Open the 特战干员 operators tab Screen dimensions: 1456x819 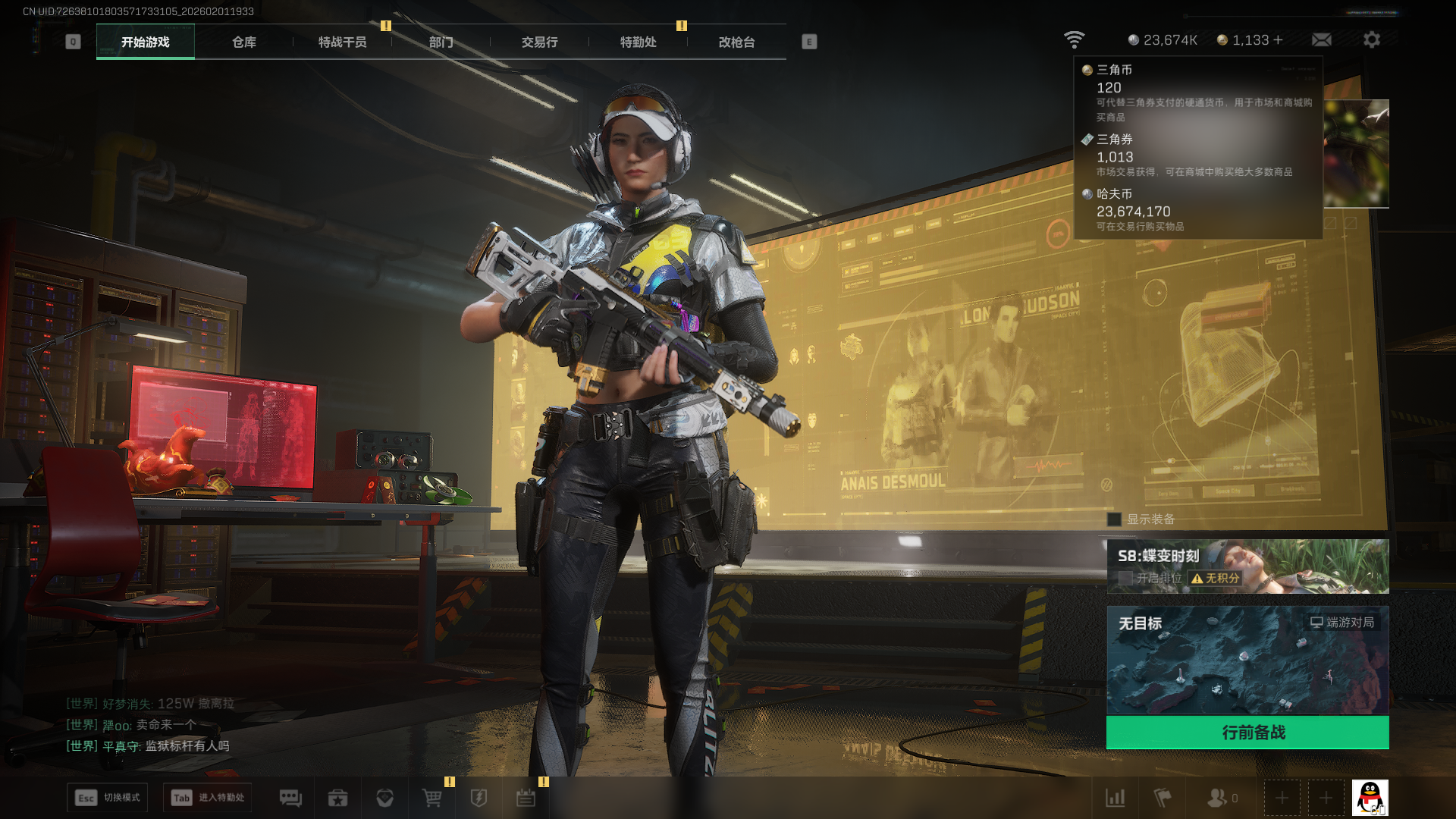342,42
